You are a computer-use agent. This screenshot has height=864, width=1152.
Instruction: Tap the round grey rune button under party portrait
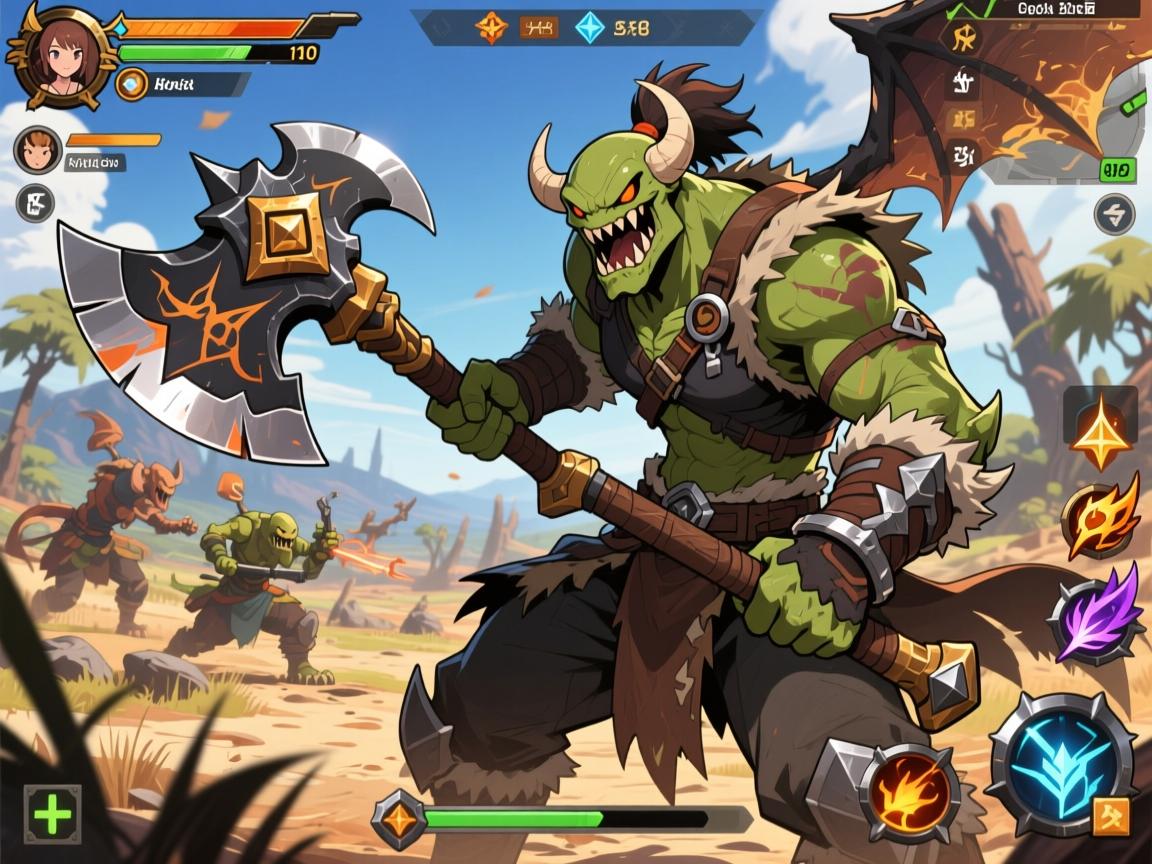(x=36, y=203)
